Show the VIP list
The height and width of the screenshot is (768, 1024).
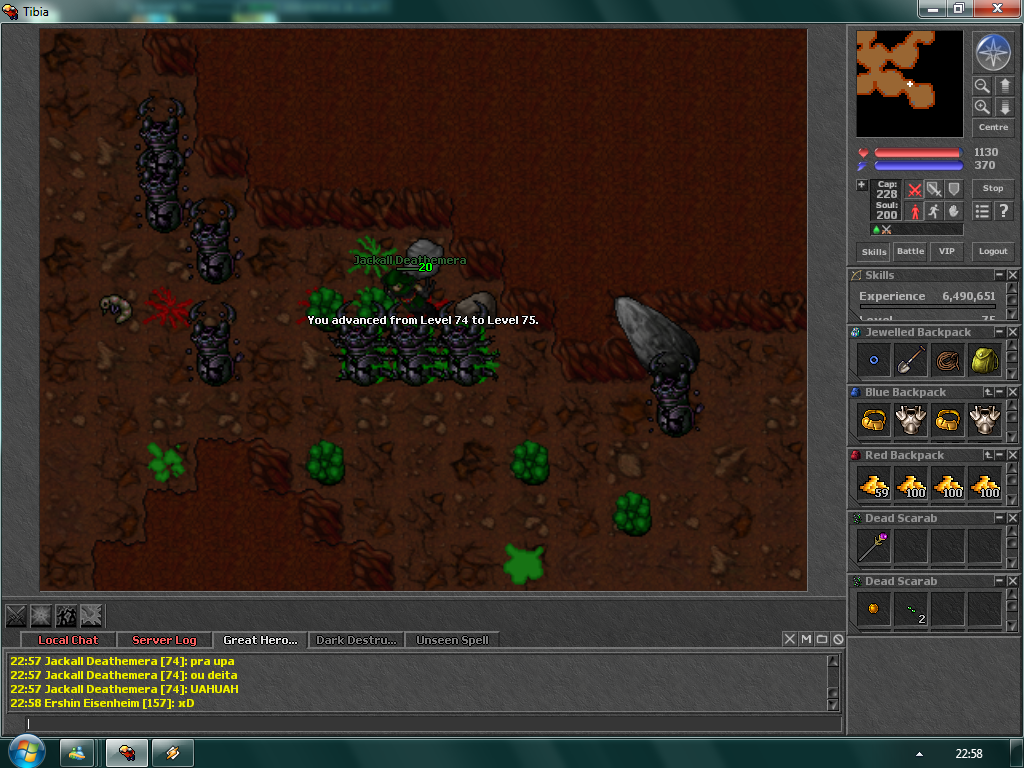pos(945,252)
